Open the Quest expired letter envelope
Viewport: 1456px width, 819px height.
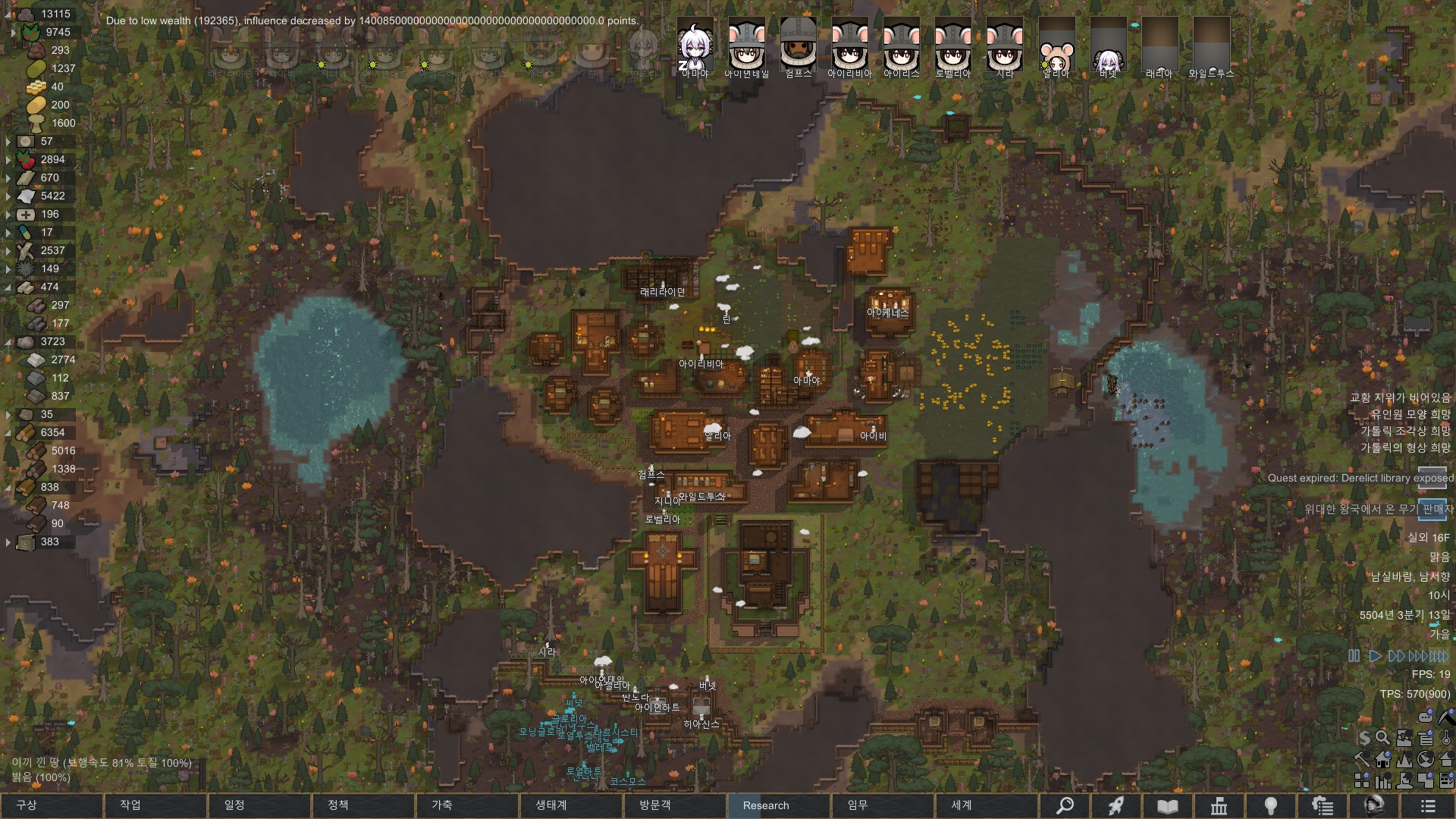click(1432, 478)
